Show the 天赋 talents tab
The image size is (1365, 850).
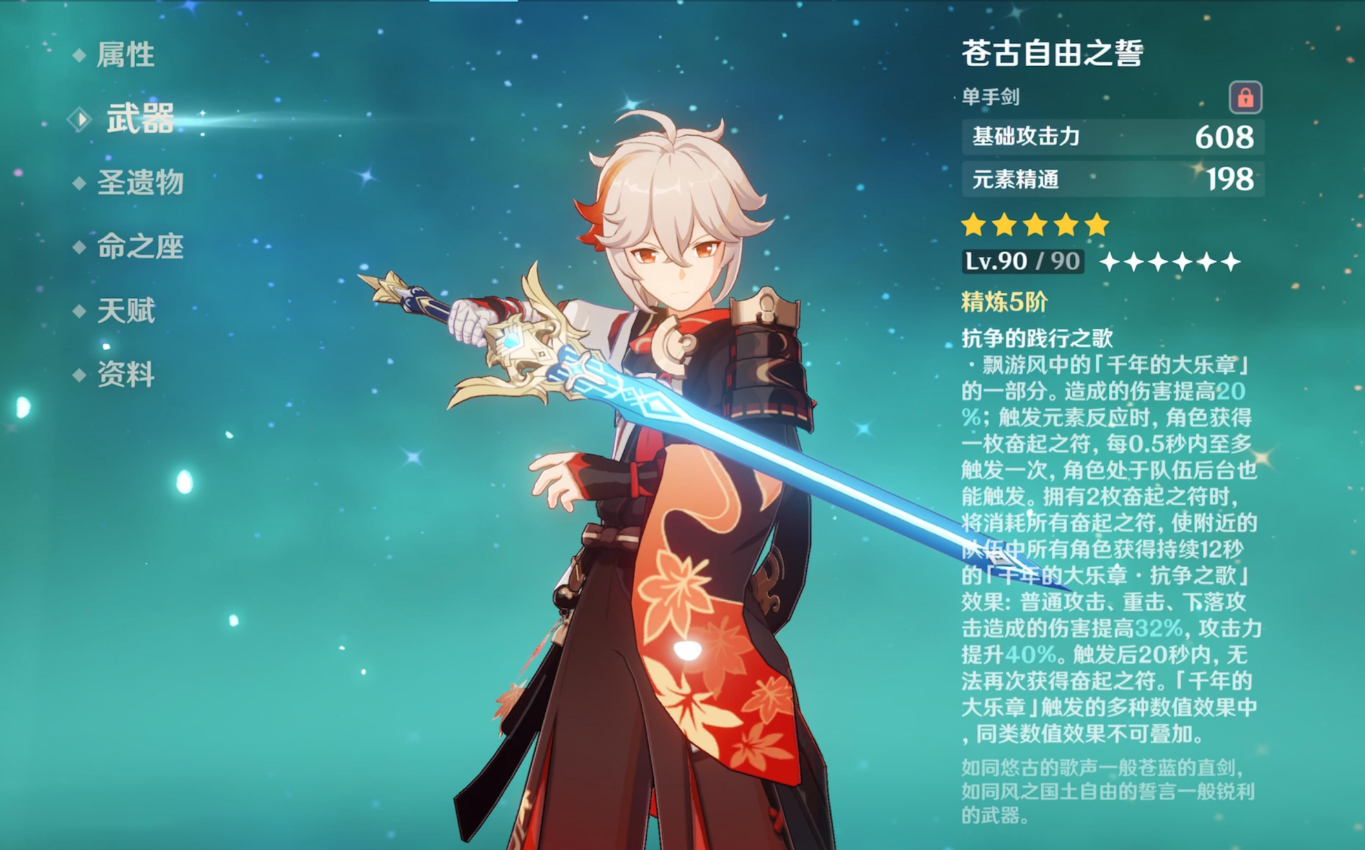(x=125, y=311)
